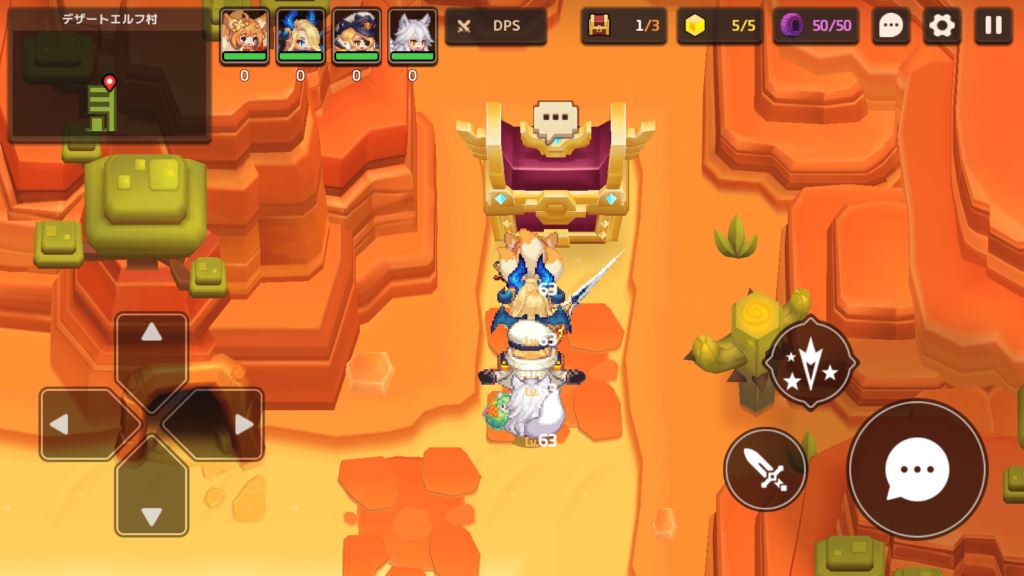Image resolution: width=1024 pixels, height=576 pixels.
Task: Open the chat bubble menu in top bar
Action: coord(890,26)
